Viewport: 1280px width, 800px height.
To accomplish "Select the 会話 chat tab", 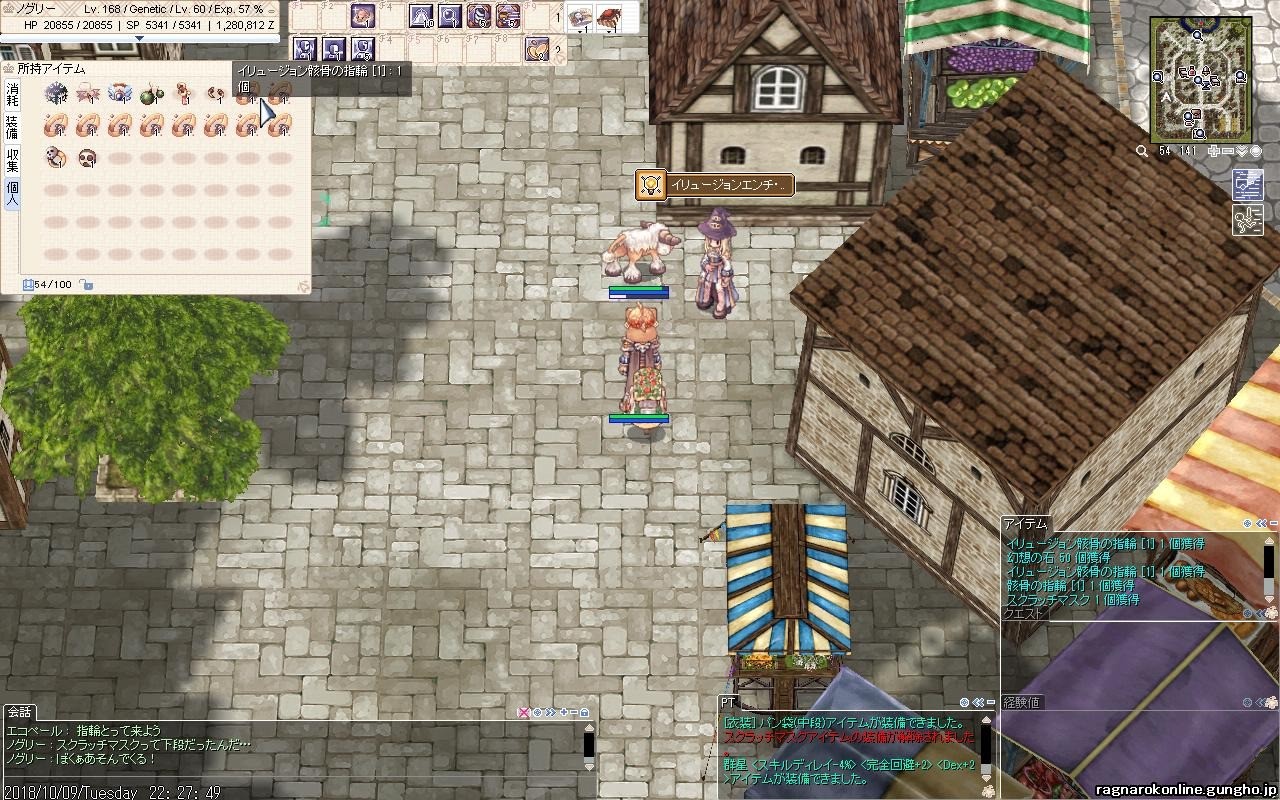I will (x=19, y=712).
